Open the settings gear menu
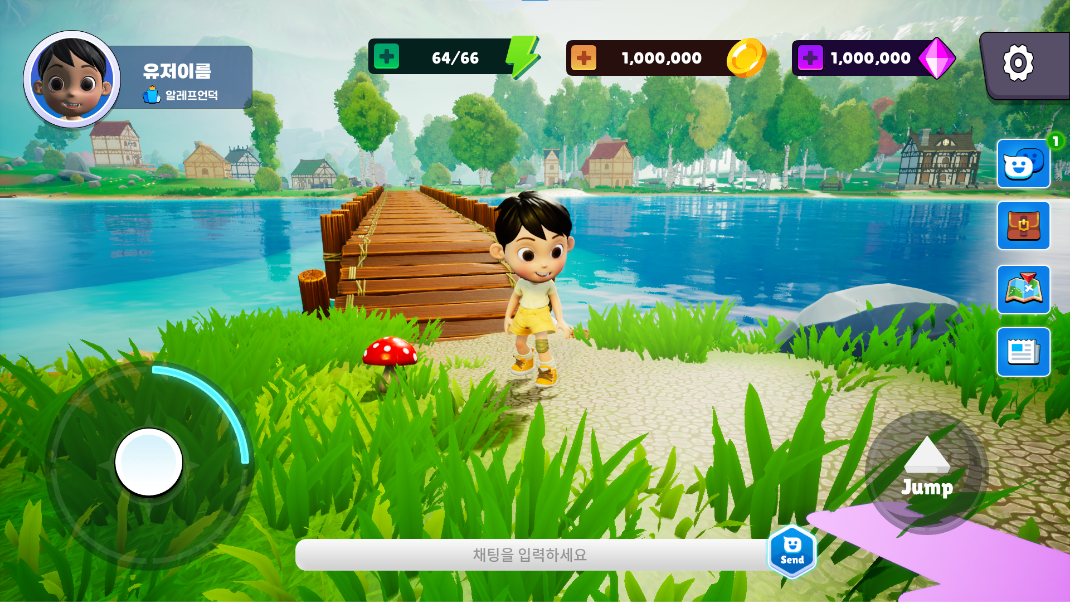 pos(1018,64)
